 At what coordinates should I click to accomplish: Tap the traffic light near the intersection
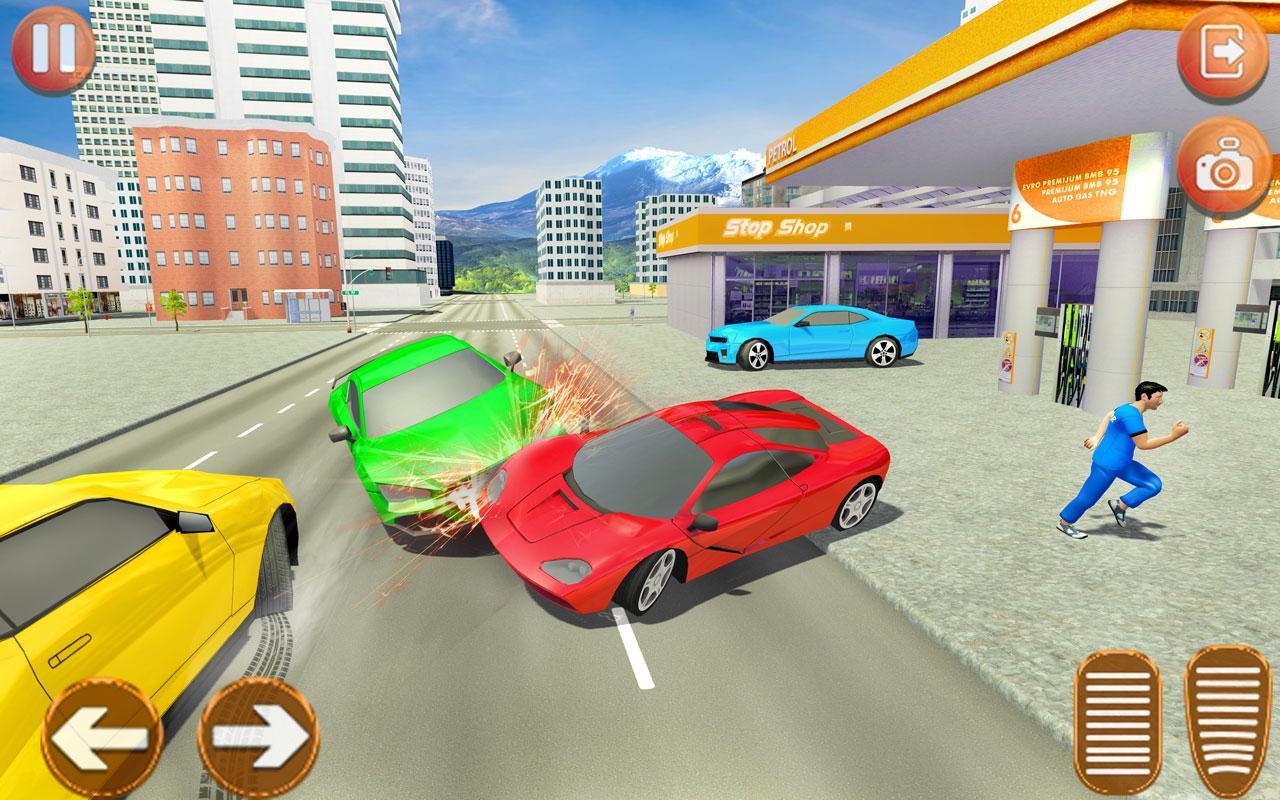(x=389, y=272)
